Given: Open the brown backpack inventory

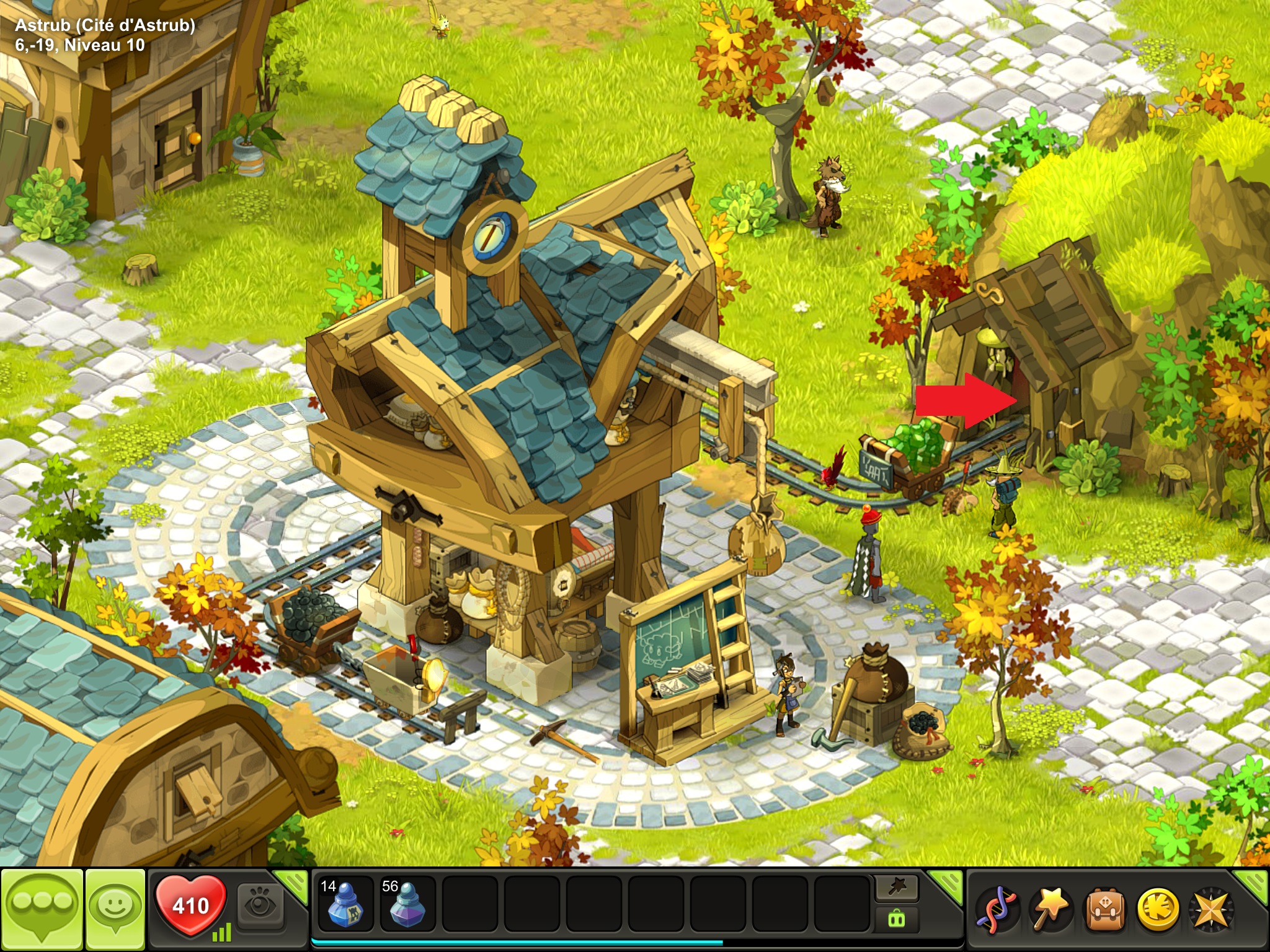Looking at the screenshot, I should [x=1103, y=910].
